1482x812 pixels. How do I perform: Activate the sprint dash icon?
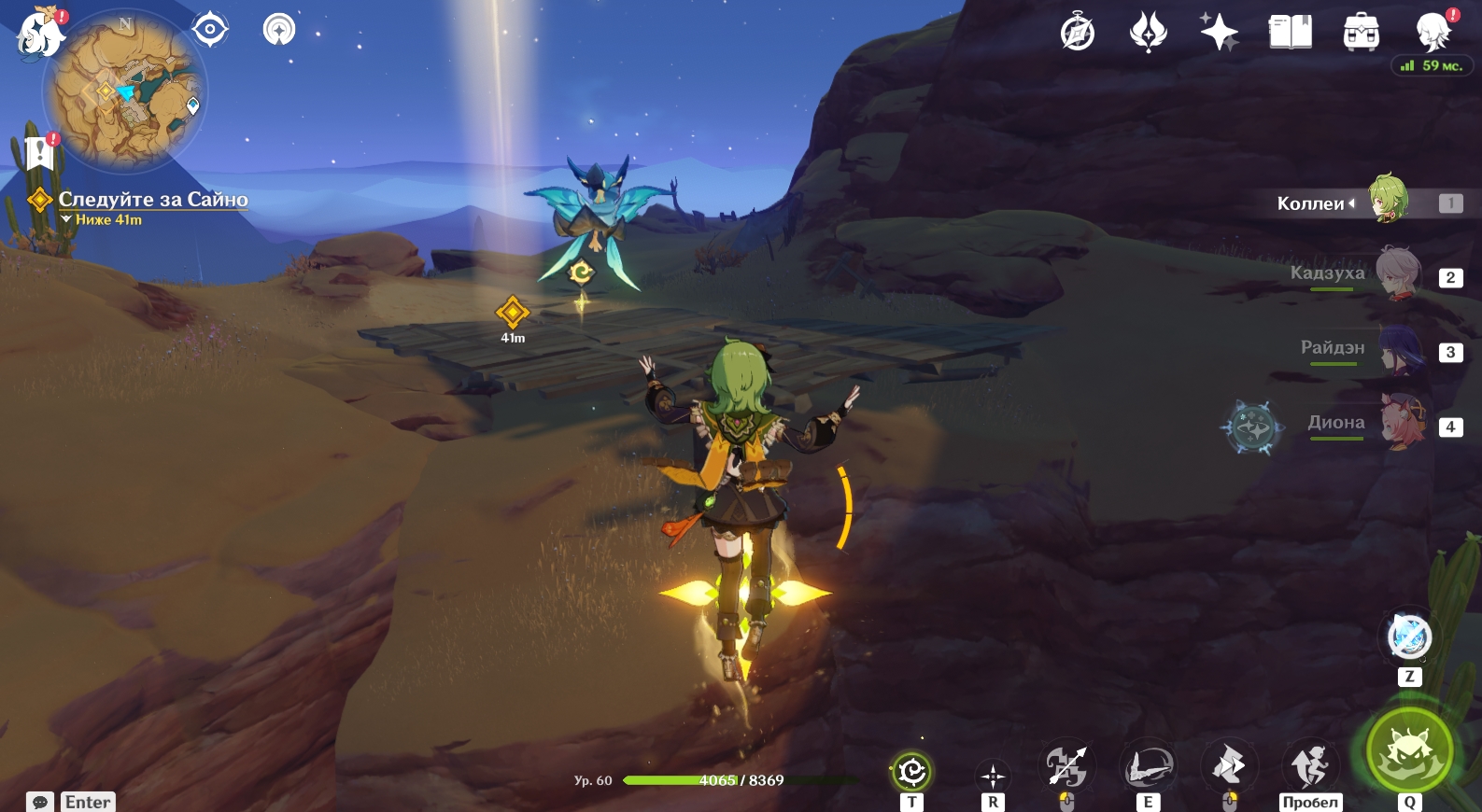click(1229, 767)
